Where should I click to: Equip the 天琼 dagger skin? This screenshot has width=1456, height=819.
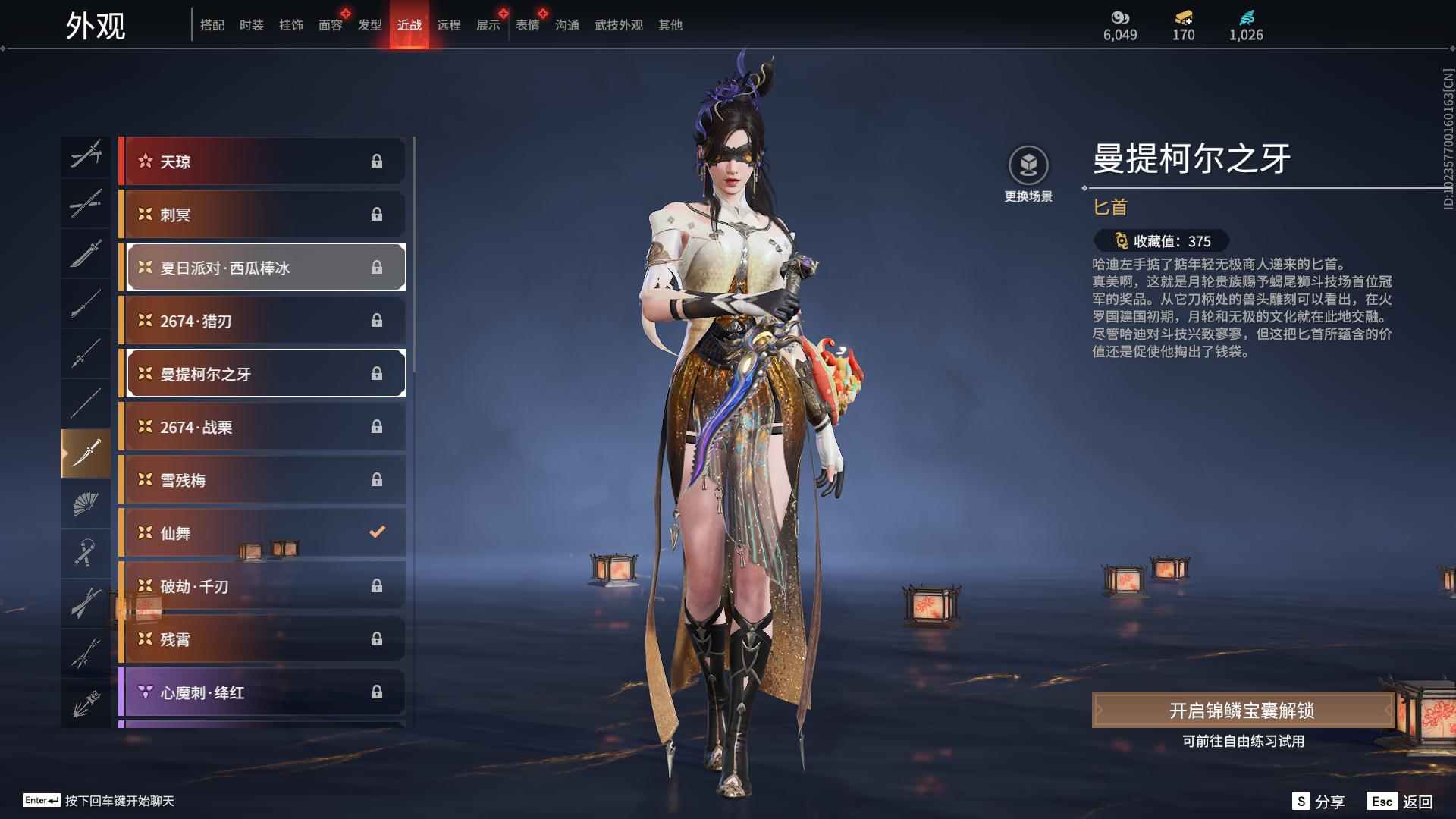[x=263, y=161]
